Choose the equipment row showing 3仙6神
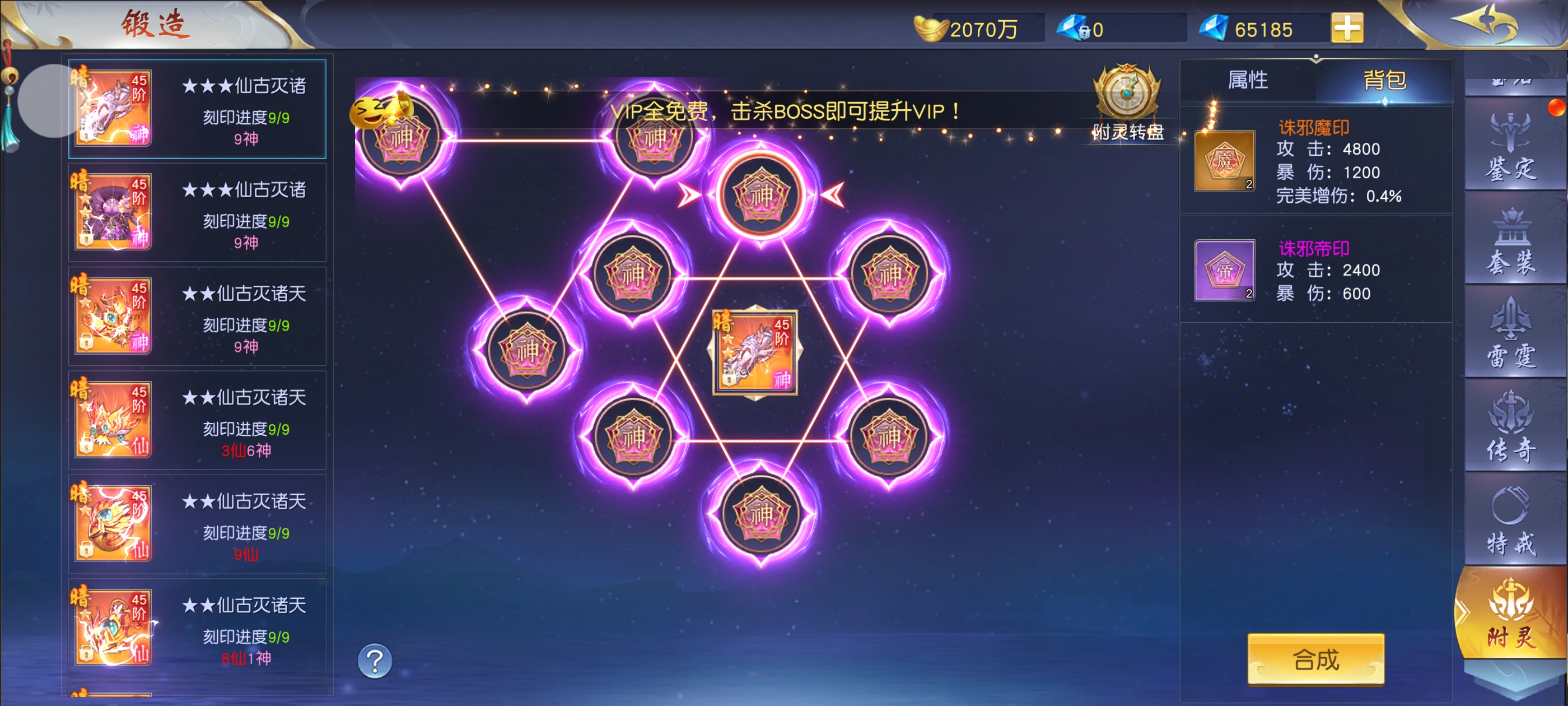The image size is (1568, 706). (197, 420)
